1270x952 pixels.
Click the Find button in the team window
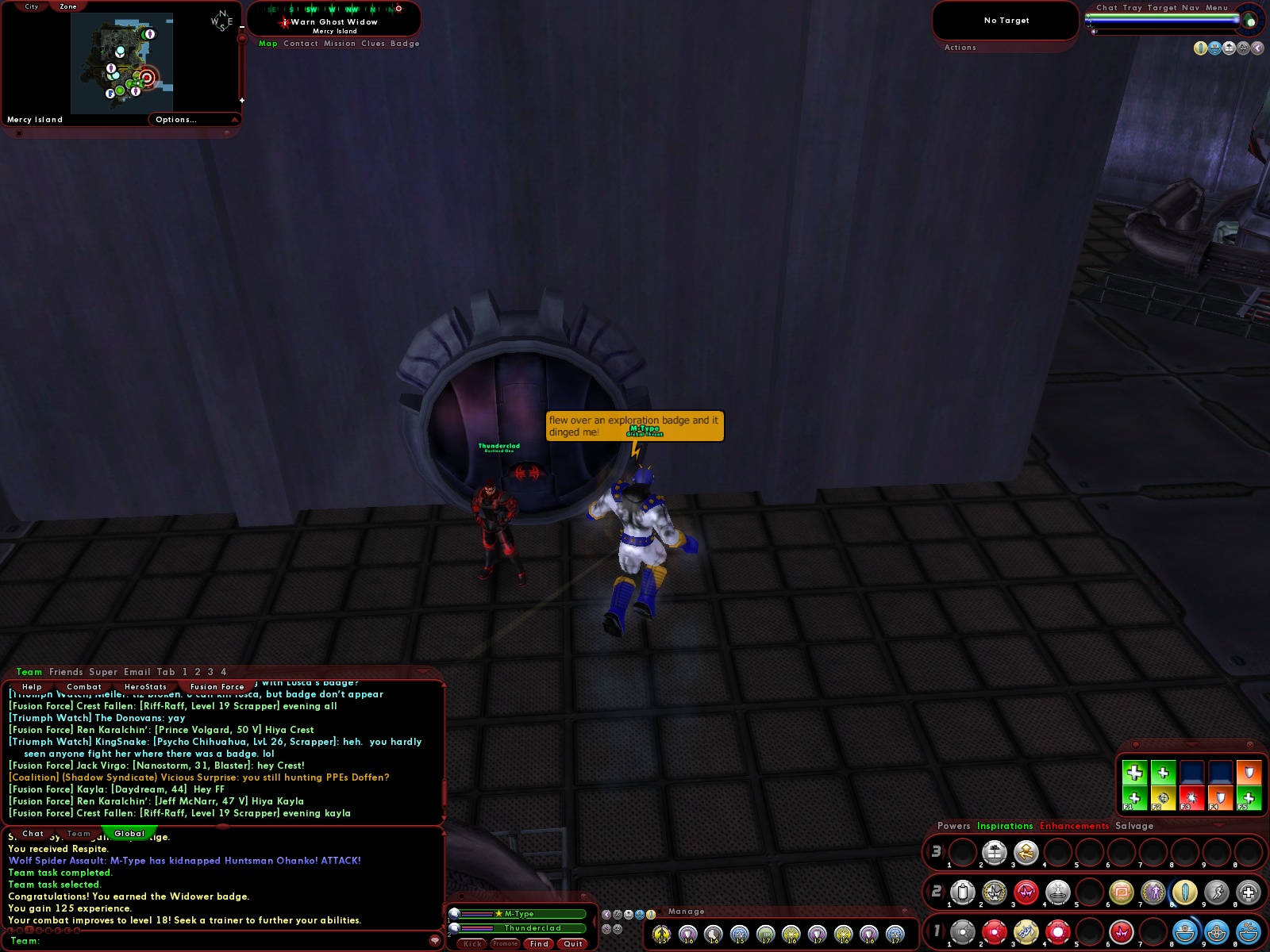pos(539,943)
